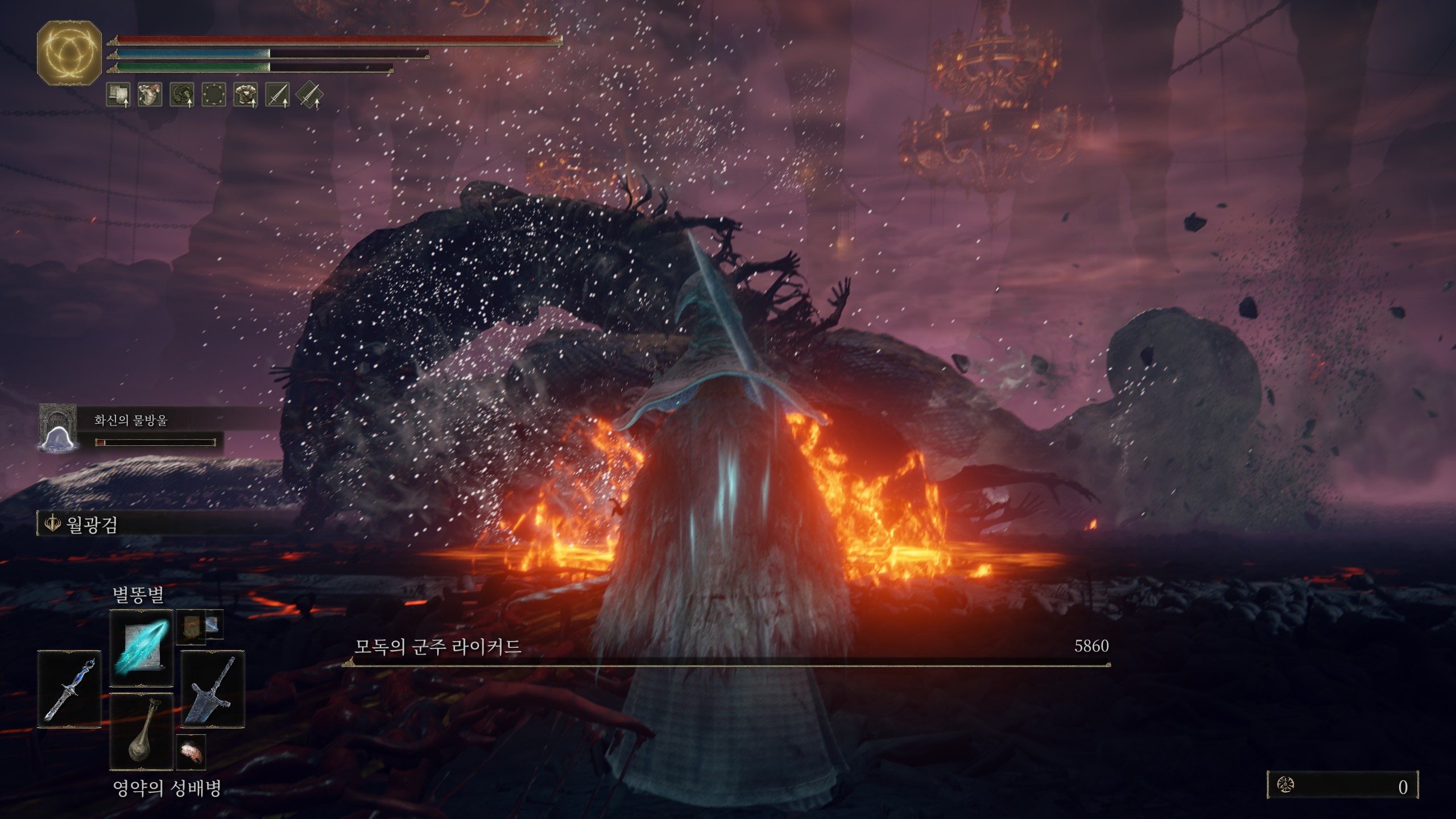1456x819 pixels.
Task: Select the chest armor buff icon
Action: click(246, 94)
